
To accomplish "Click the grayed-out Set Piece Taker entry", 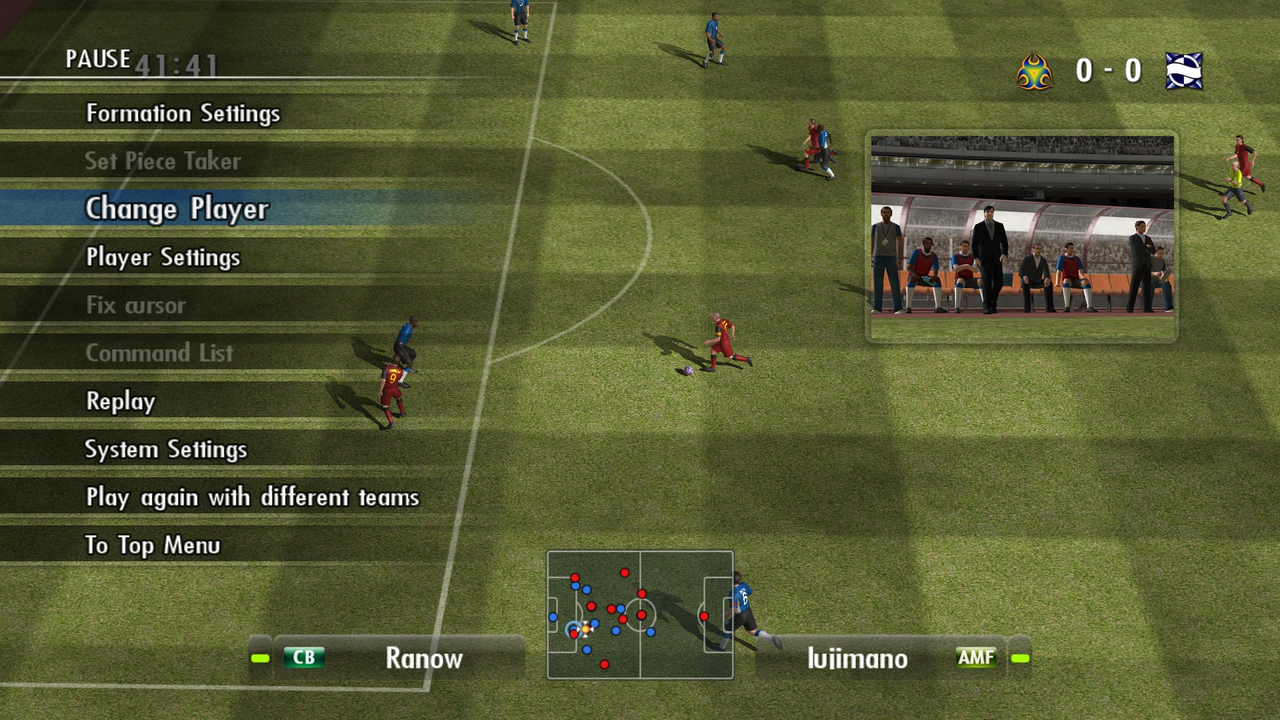I will (163, 161).
